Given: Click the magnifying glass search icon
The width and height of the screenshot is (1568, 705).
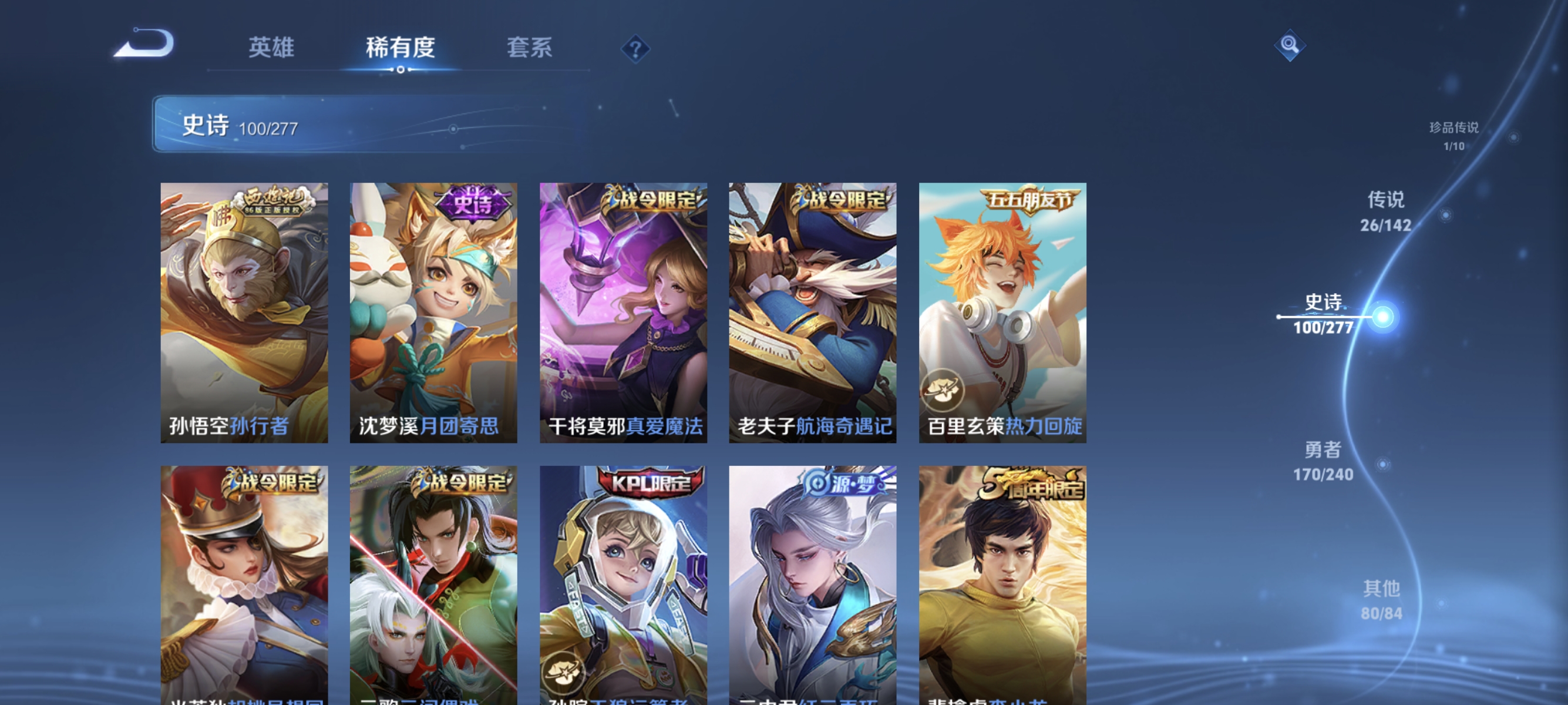Looking at the screenshot, I should (x=1290, y=45).
